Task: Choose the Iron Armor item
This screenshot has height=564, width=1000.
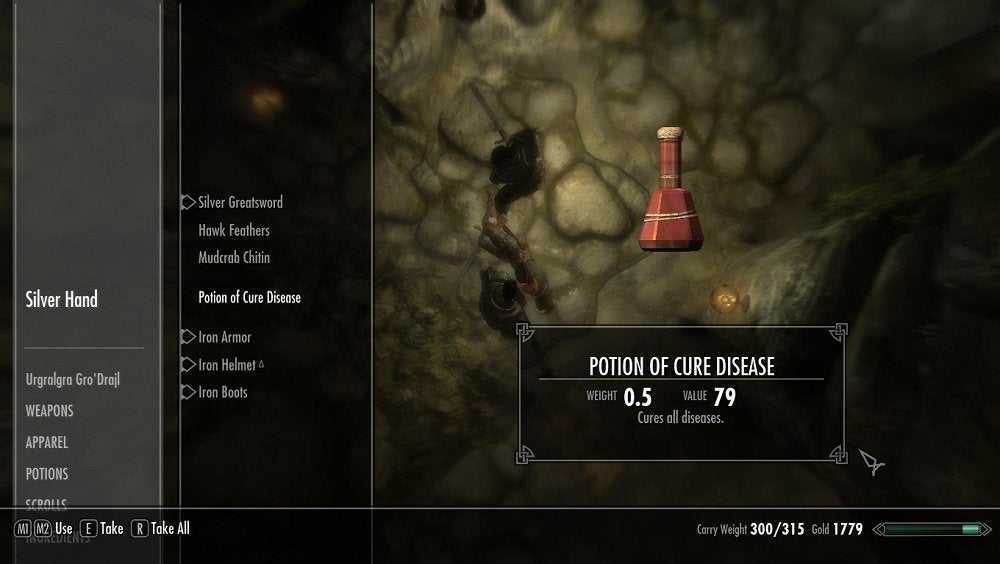Action: [x=224, y=337]
